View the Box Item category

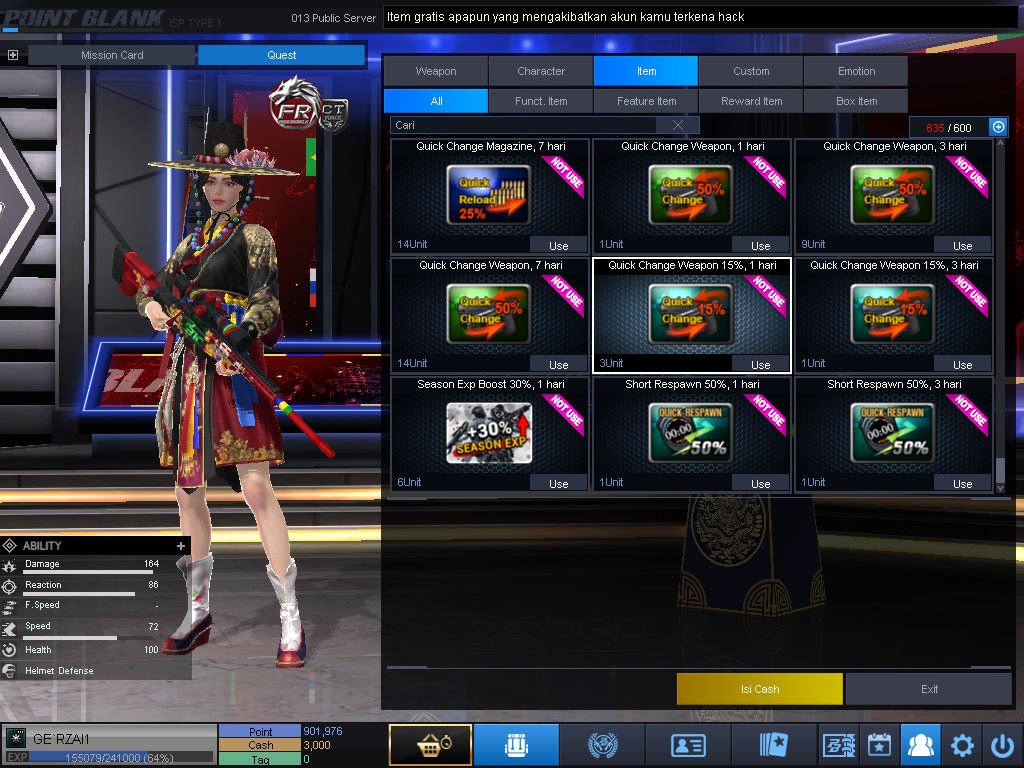point(856,101)
